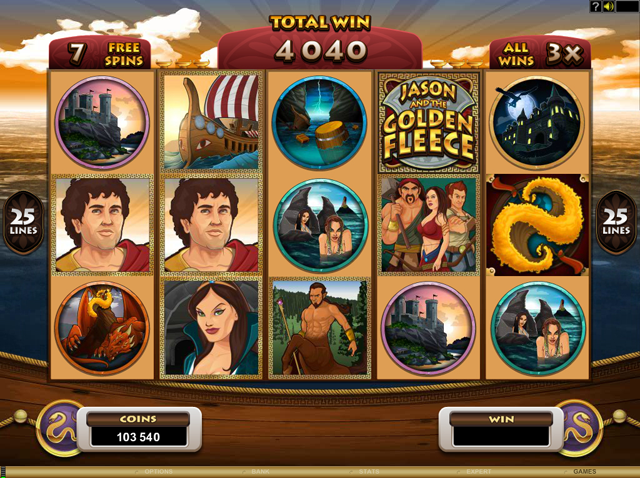Screen dimensions: 640x478
Task: Click the right 25 Lines badge
Action: pyautogui.click(x=617, y=218)
